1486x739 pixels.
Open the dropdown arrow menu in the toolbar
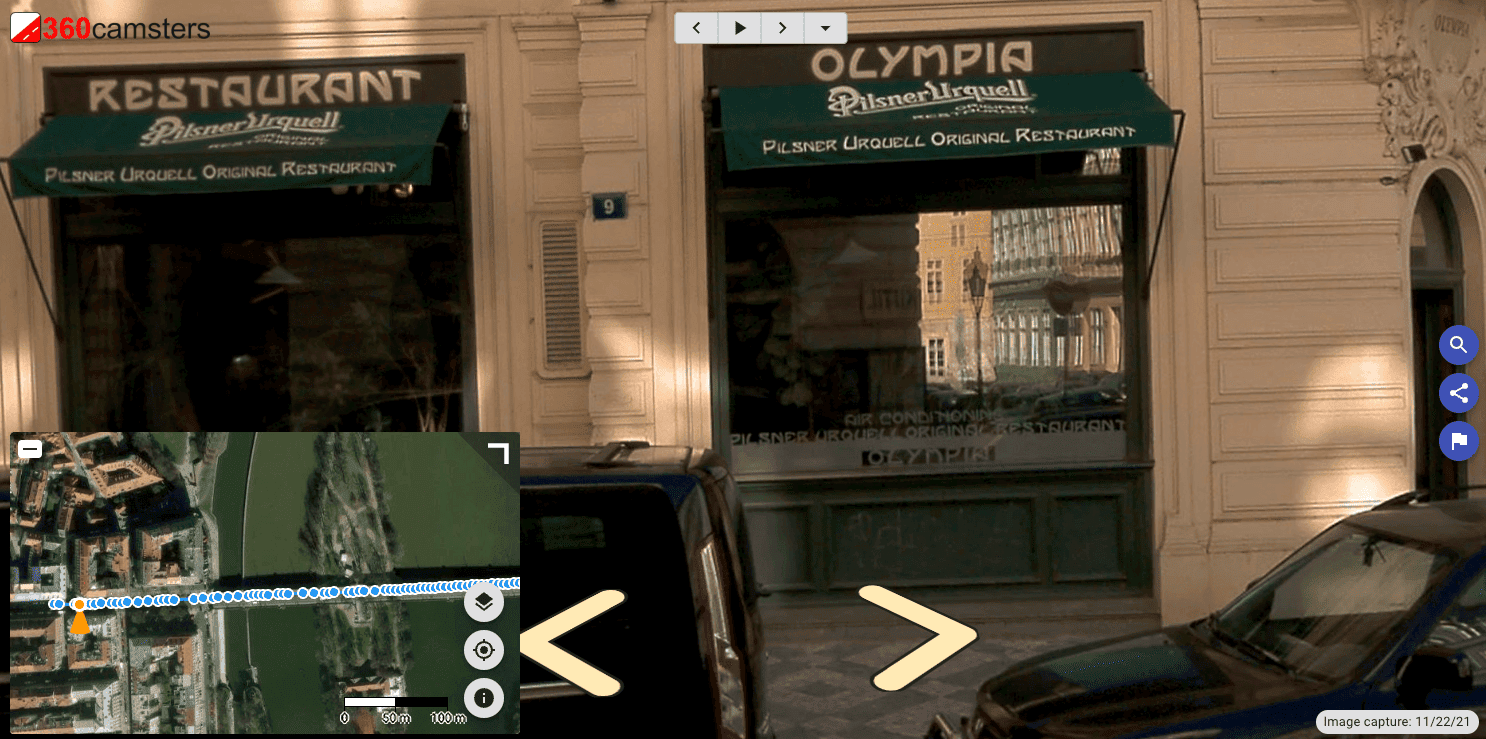pos(825,28)
